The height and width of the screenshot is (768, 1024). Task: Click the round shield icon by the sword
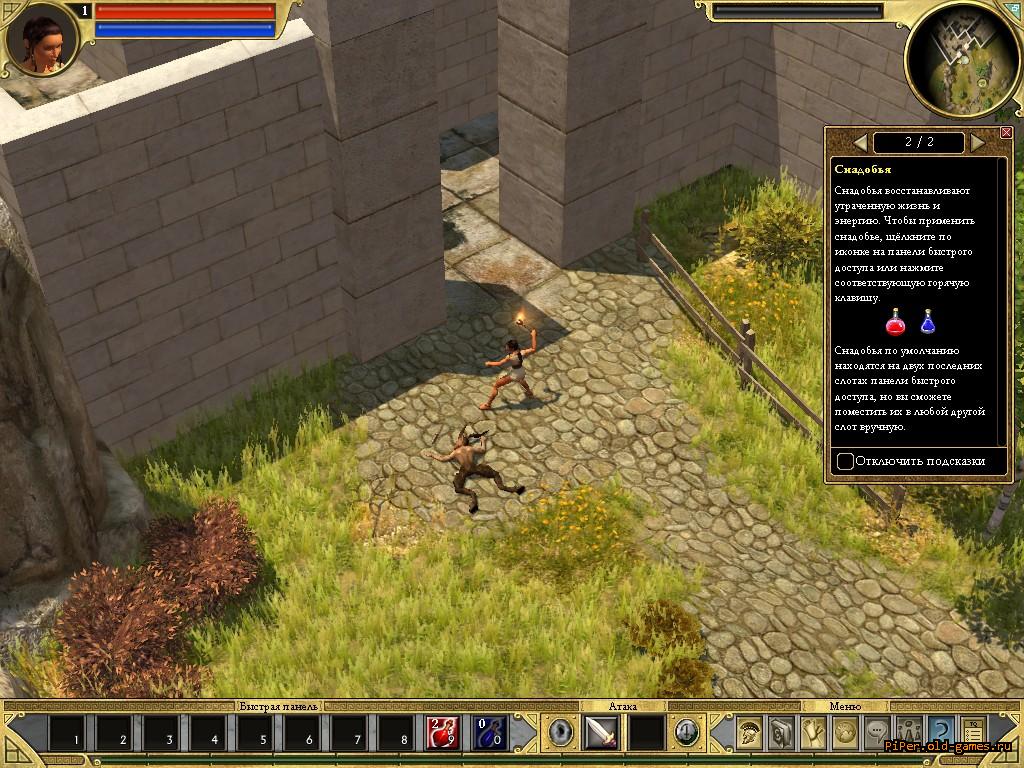point(561,733)
